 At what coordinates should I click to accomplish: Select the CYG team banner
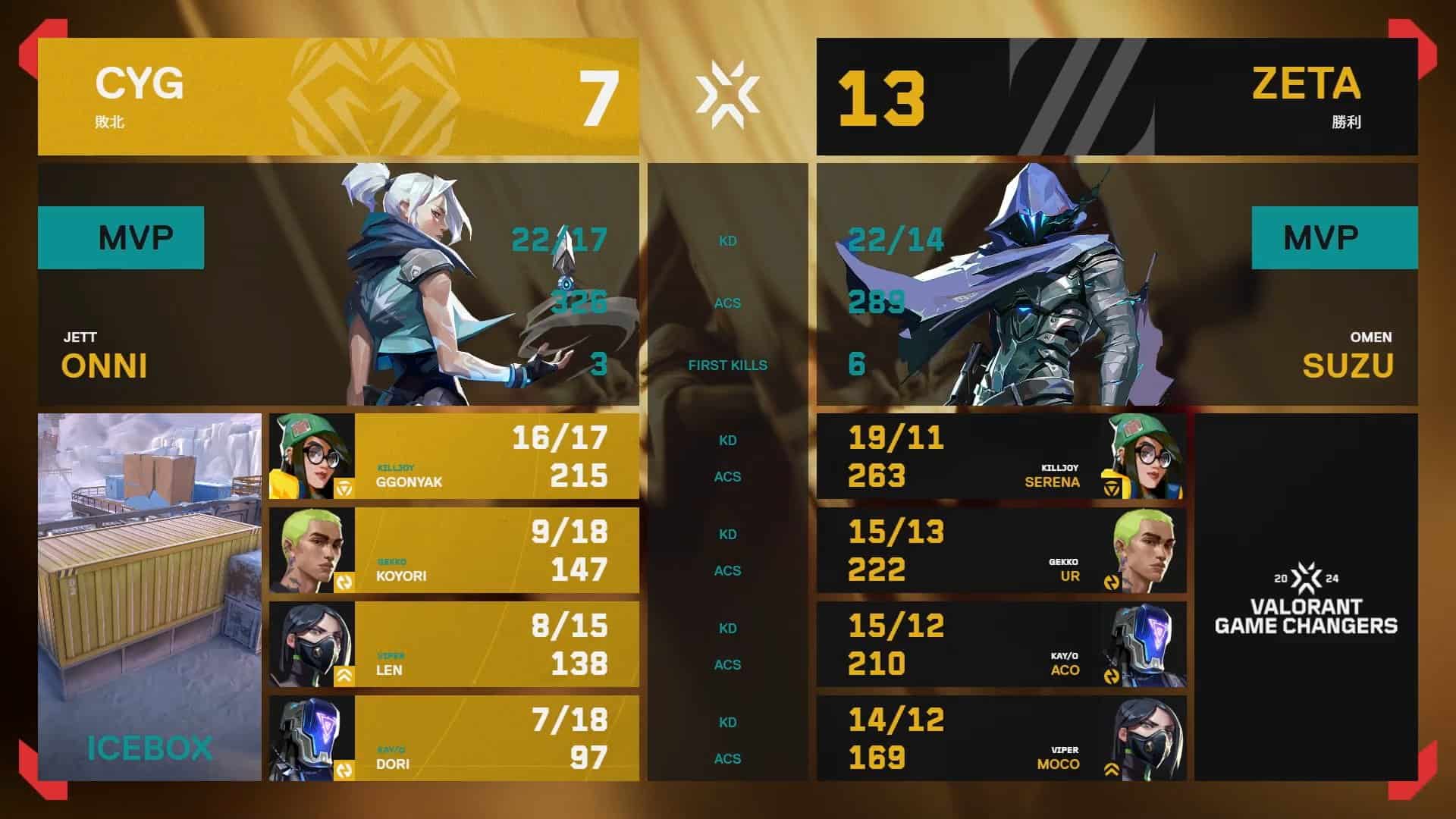coord(338,97)
